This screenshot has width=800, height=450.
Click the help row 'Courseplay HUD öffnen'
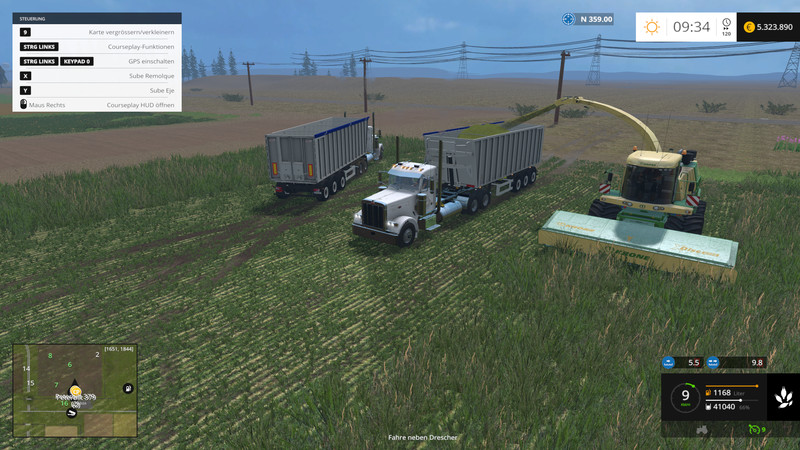pos(97,104)
